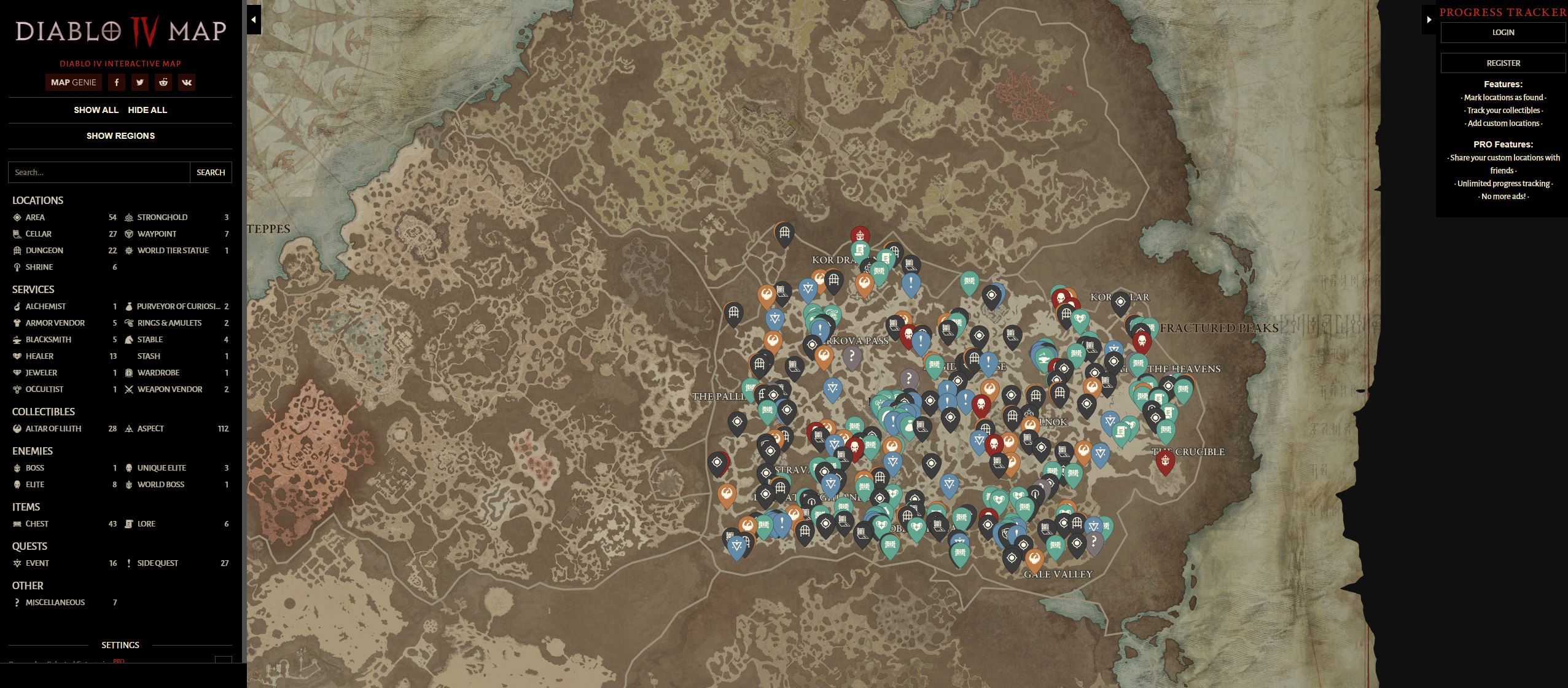Click the REGISTER button
The height and width of the screenshot is (688, 1568).
point(1502,63)
